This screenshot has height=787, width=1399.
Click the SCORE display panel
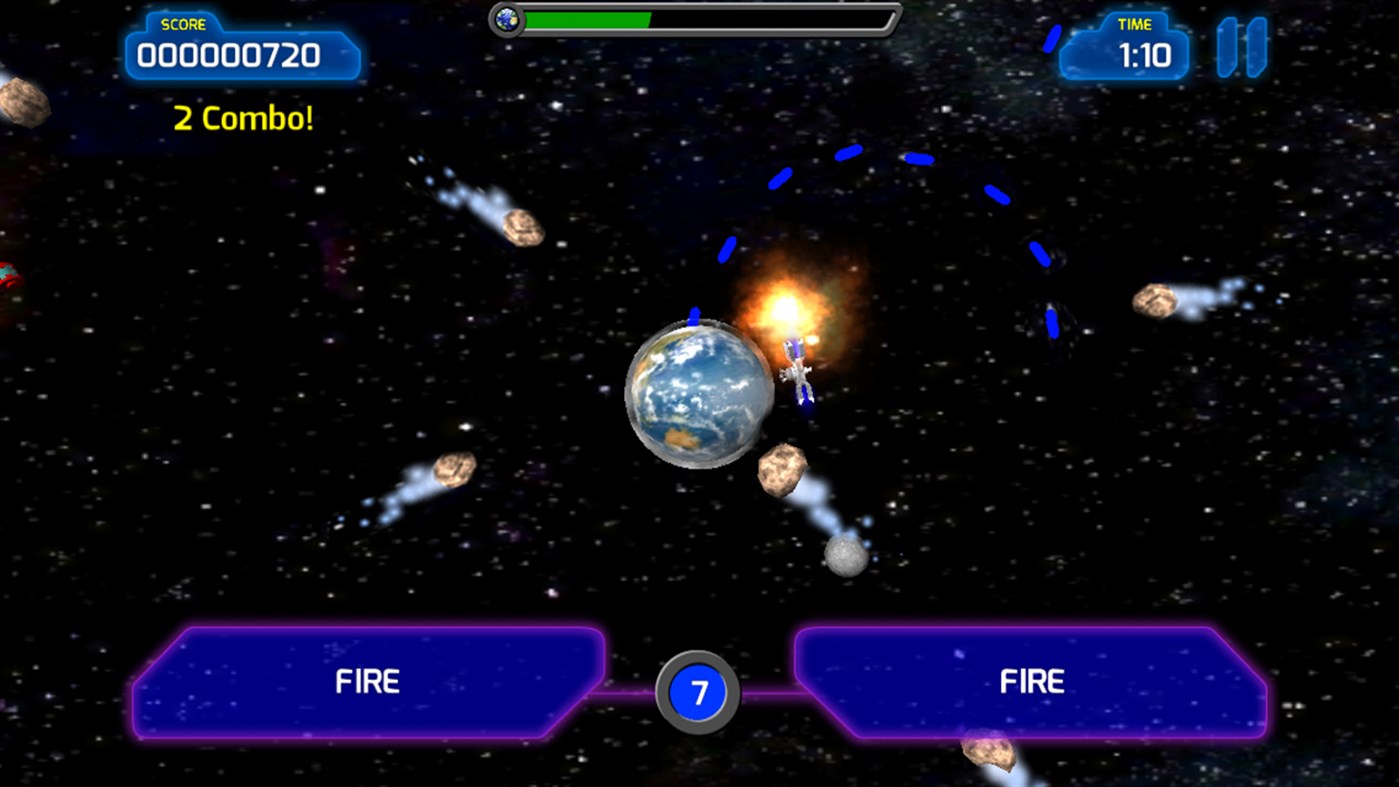[242, 55]
